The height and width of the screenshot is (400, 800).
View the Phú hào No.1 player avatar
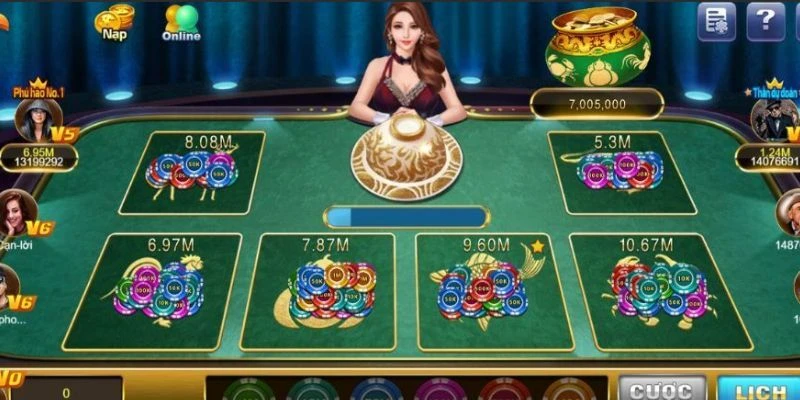35,121
